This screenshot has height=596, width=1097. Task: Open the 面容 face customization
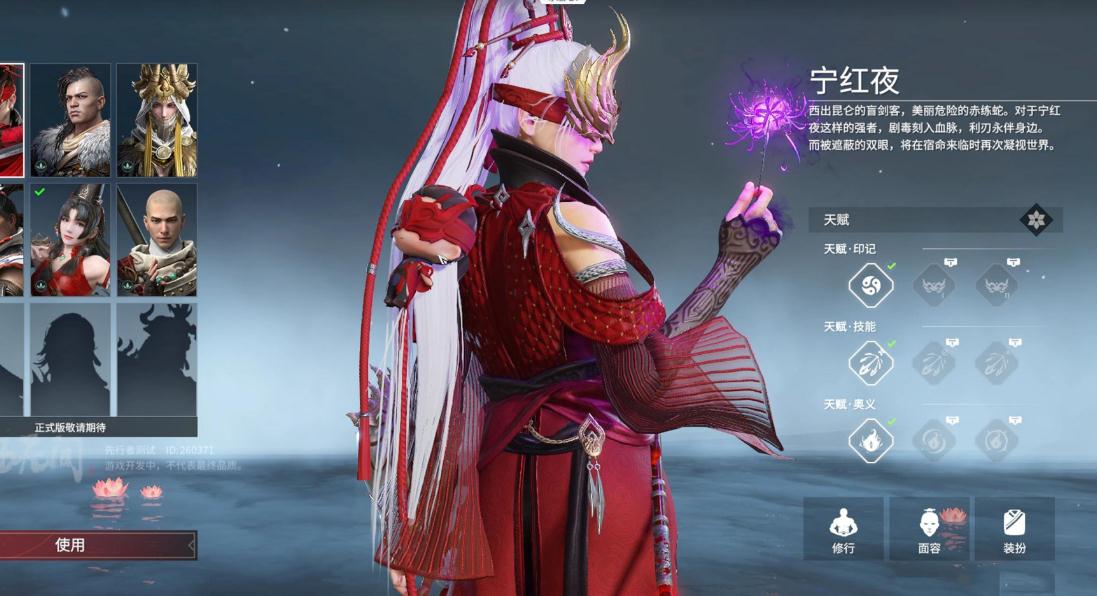[929, 529]
